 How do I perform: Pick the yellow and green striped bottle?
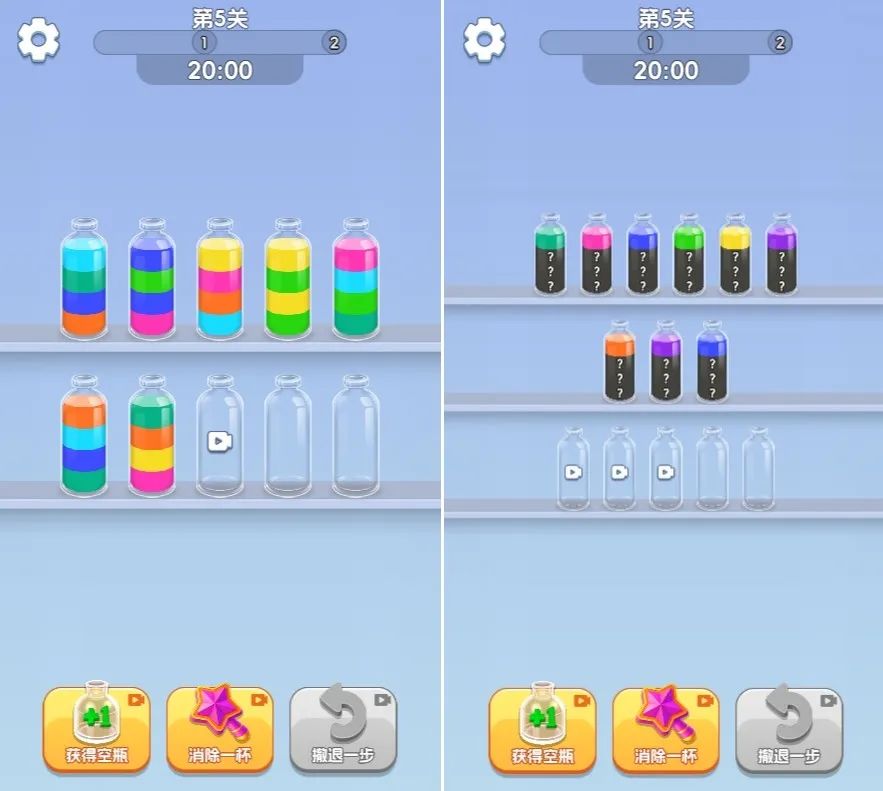click(288, 280)
